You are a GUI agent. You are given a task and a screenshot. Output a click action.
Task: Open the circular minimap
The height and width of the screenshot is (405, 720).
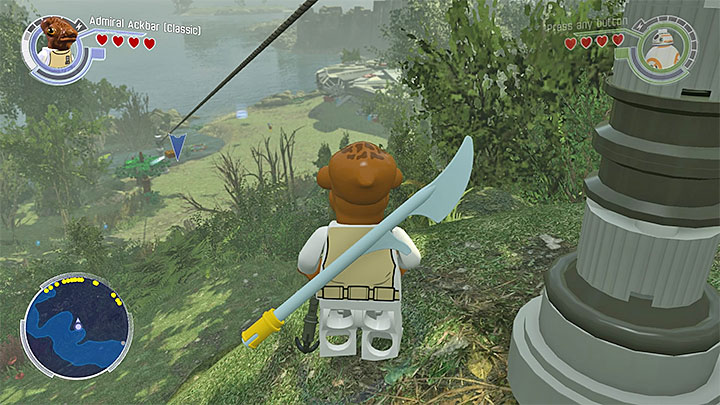tap(76, 325)
